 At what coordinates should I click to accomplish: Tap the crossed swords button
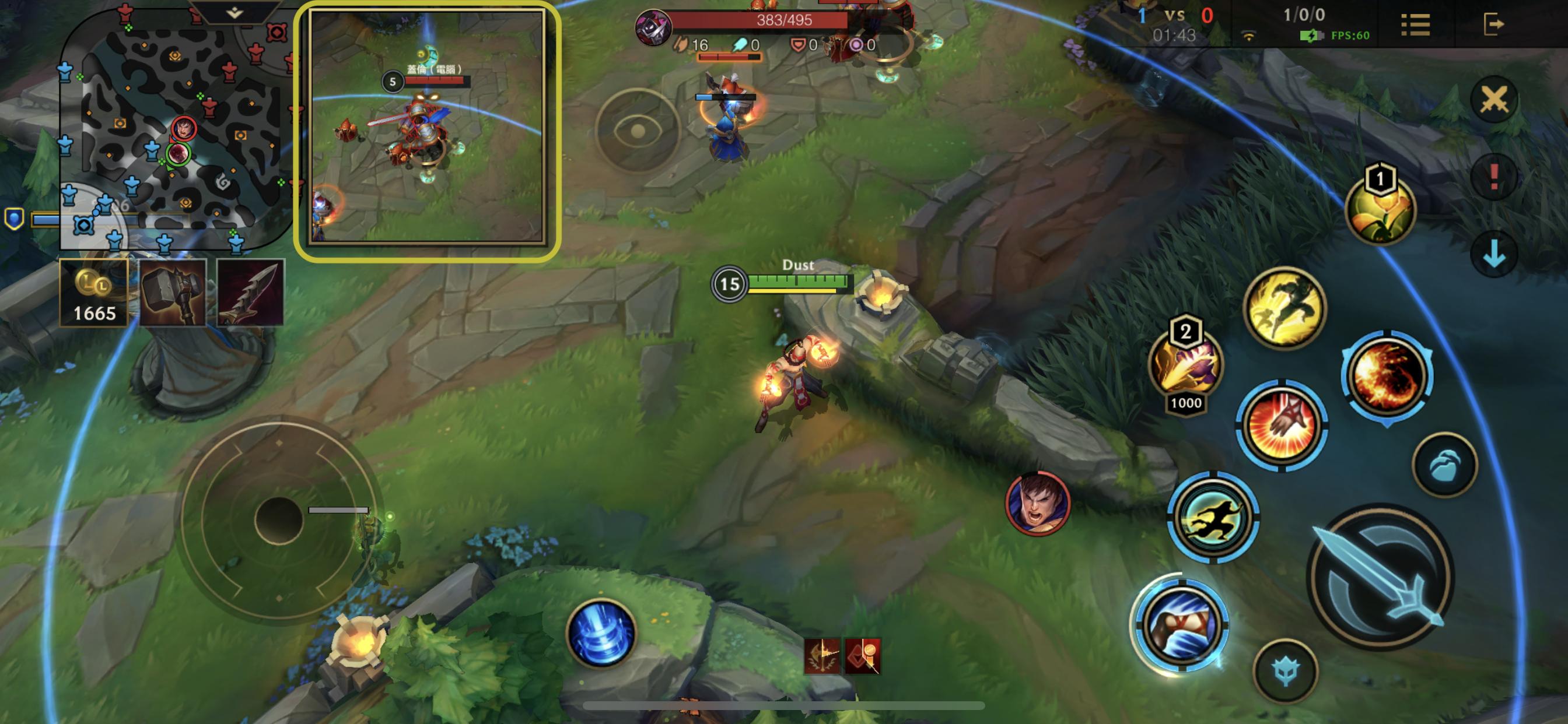click(x=1494, y=100)
